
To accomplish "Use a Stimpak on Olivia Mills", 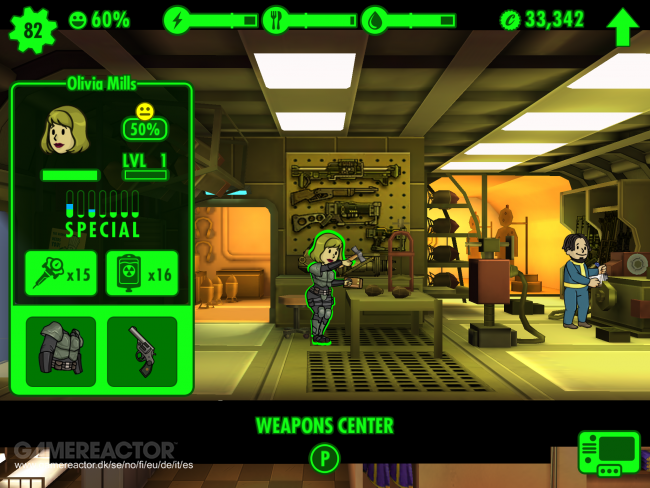I will tap(61, 273).
